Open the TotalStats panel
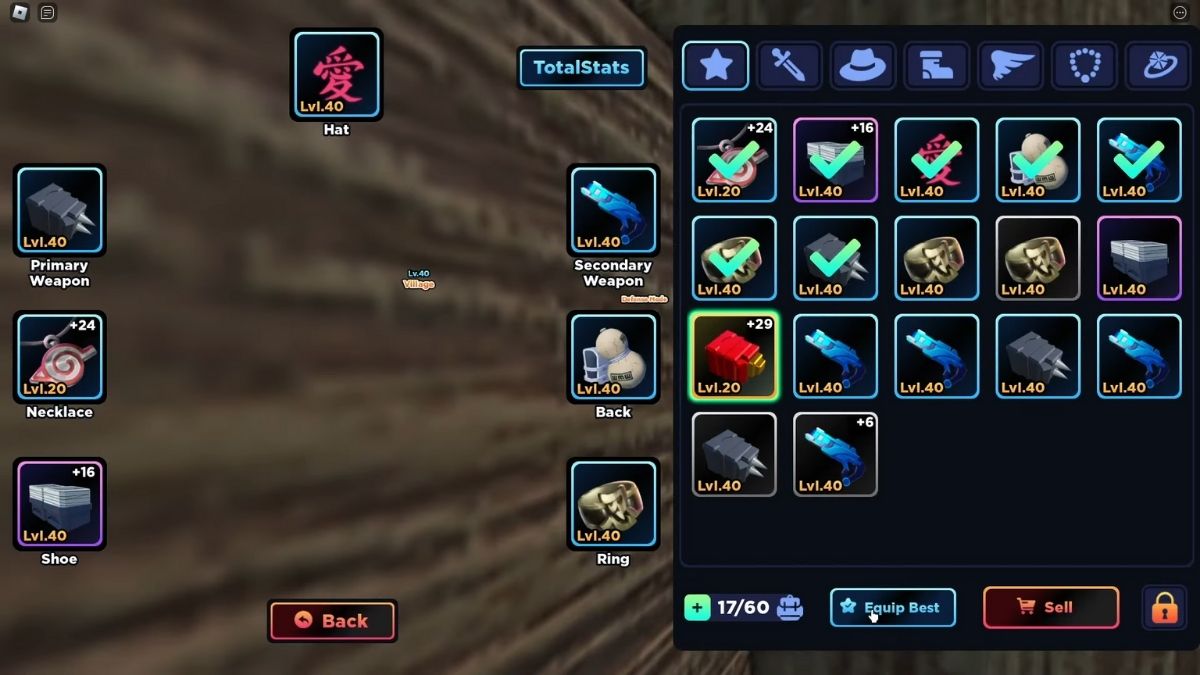The image size is (1200, 675). tap(581, 68)
